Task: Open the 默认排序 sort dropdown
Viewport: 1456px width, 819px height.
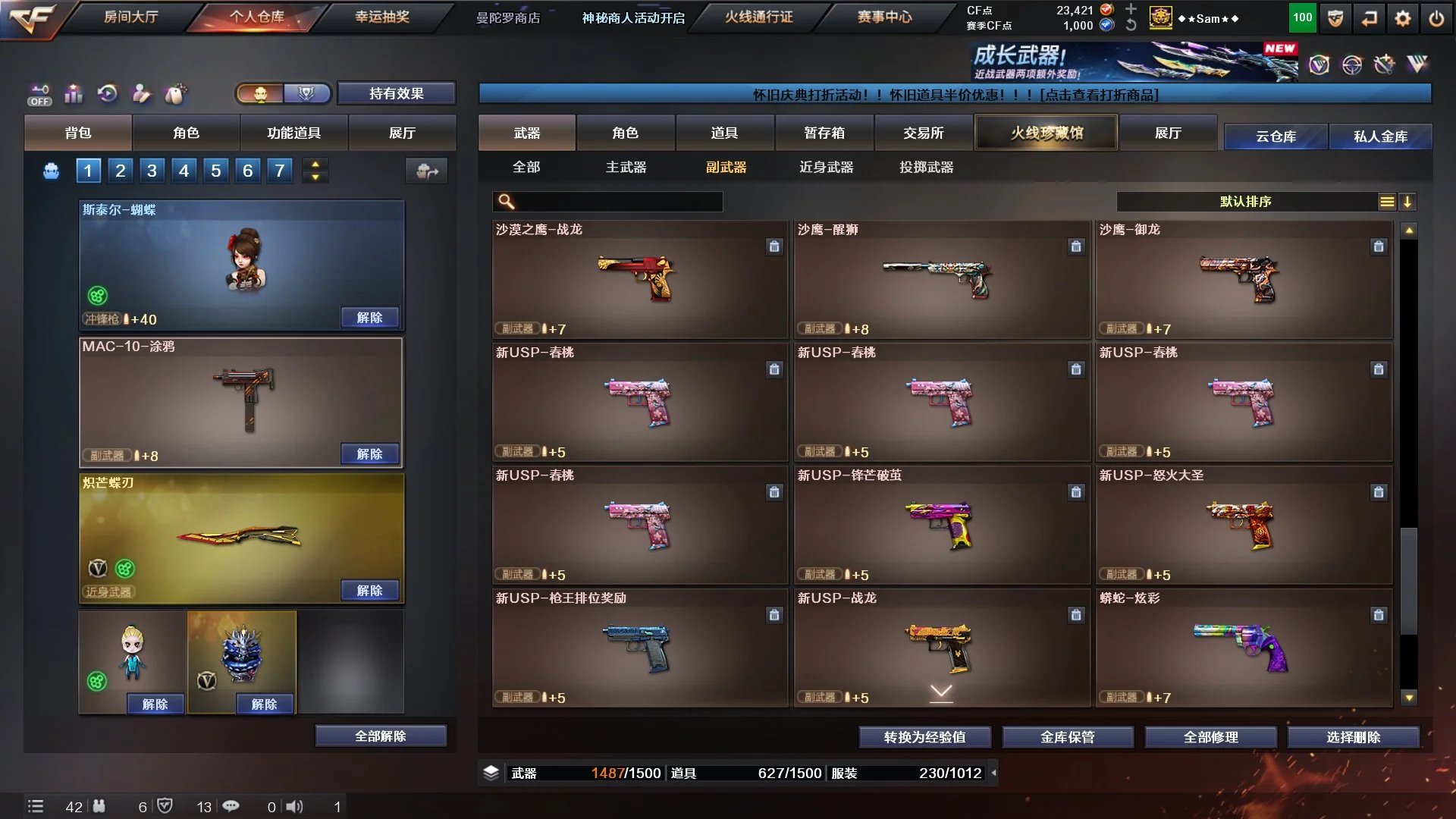Action: 1245,202
